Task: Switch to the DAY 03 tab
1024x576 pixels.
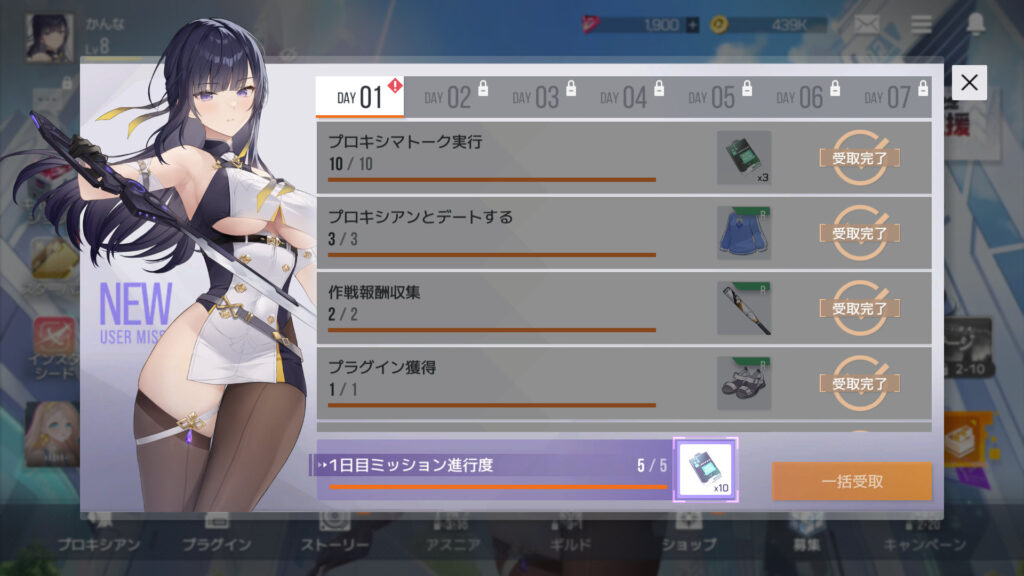Action: pyautogui.click(x=536, y=97)
